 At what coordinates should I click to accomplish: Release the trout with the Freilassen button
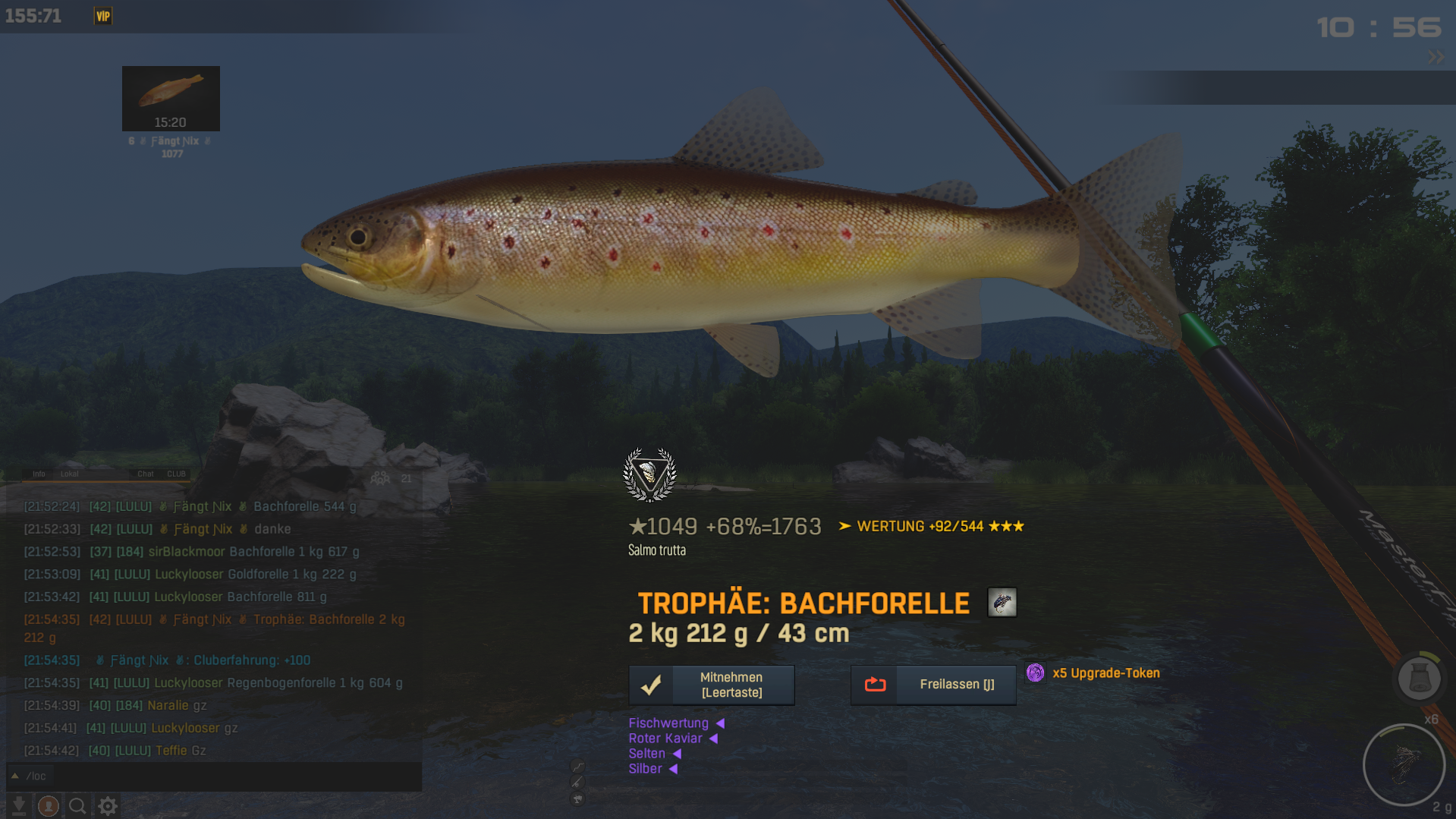pos(932,685)
